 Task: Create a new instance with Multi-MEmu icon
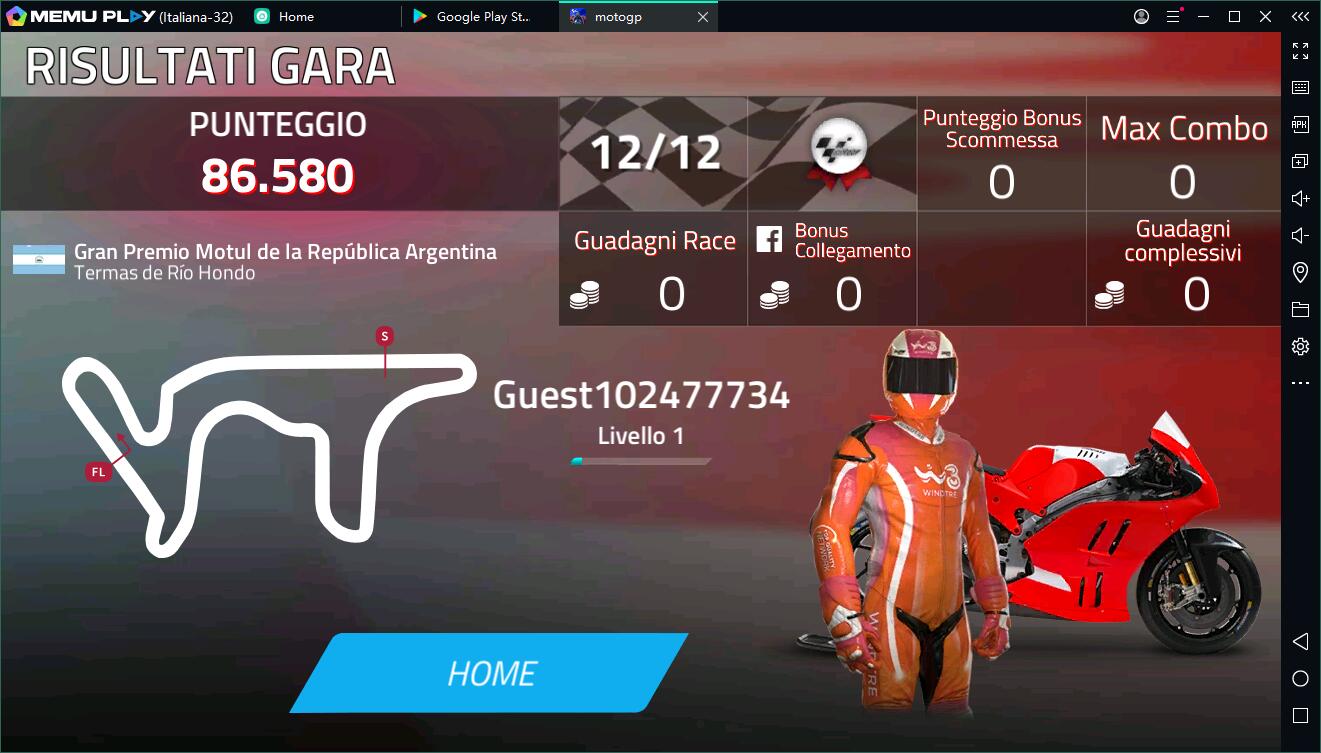(x=1300, y=160)
